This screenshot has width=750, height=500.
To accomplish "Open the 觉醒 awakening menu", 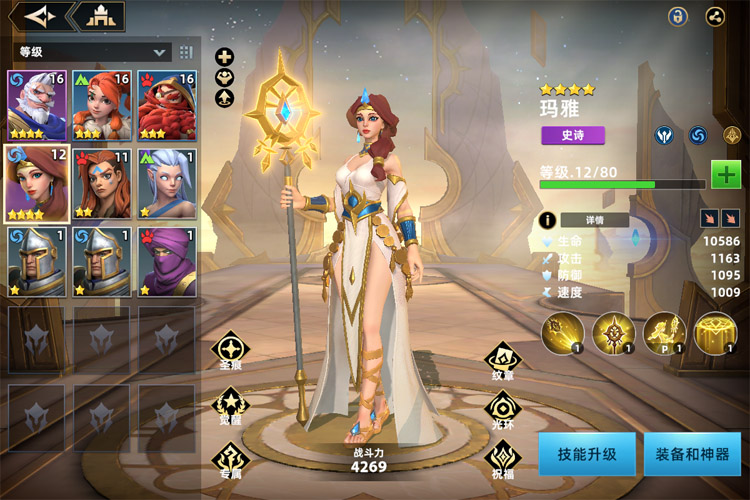I will tap(230, 406).
